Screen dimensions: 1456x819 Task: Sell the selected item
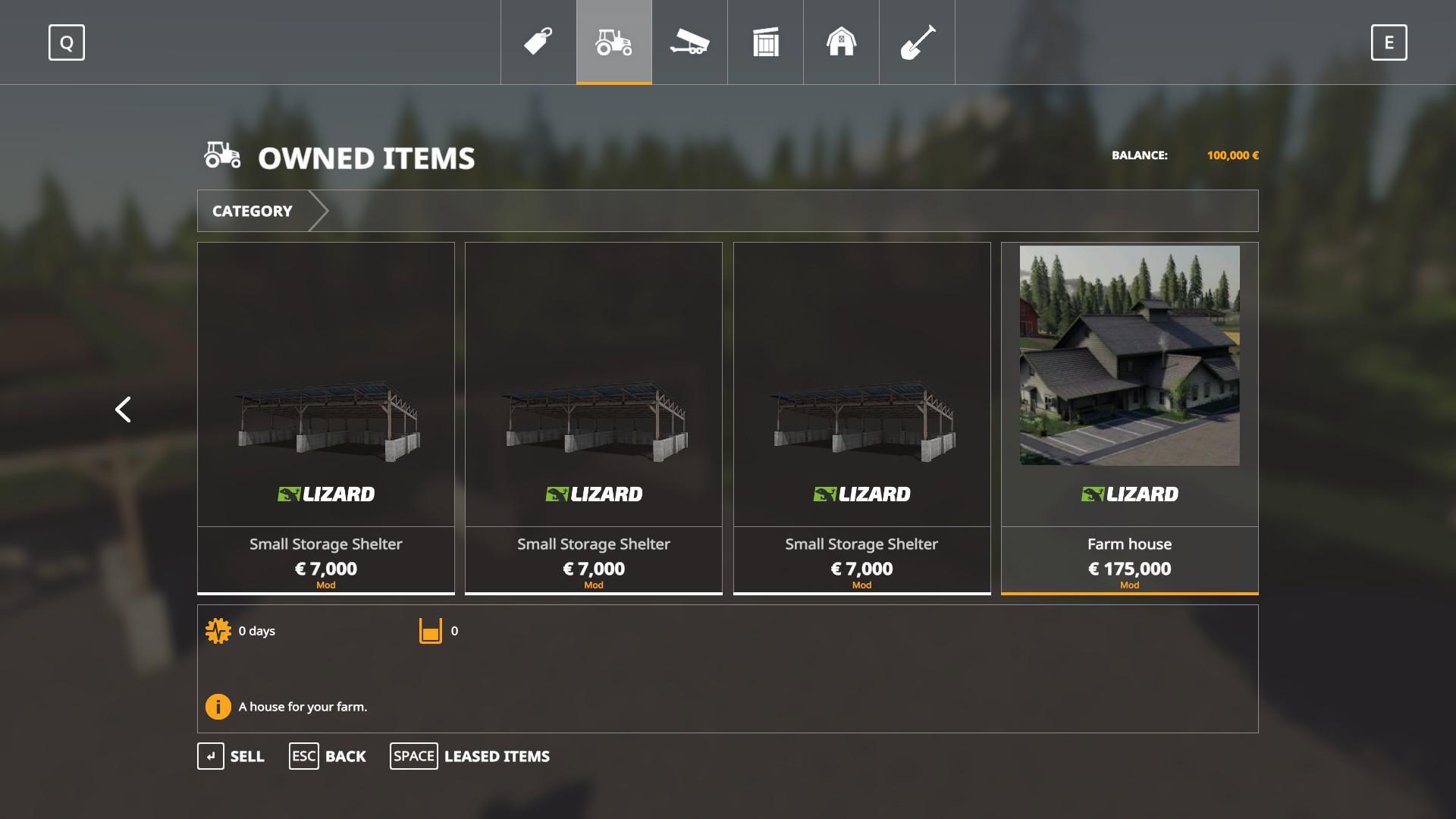(231, 756)
